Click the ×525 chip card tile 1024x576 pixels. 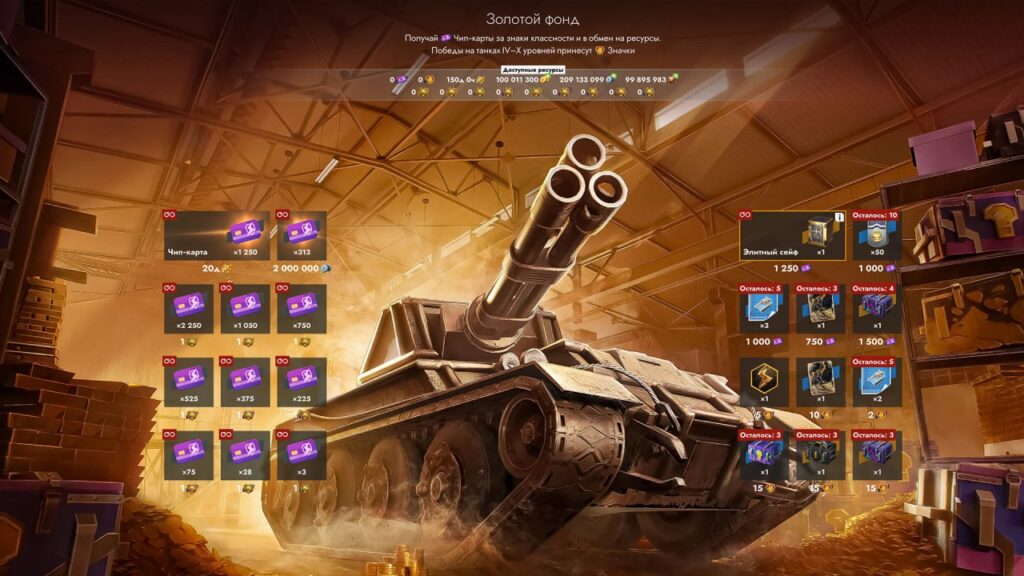(x=188, y=382)
